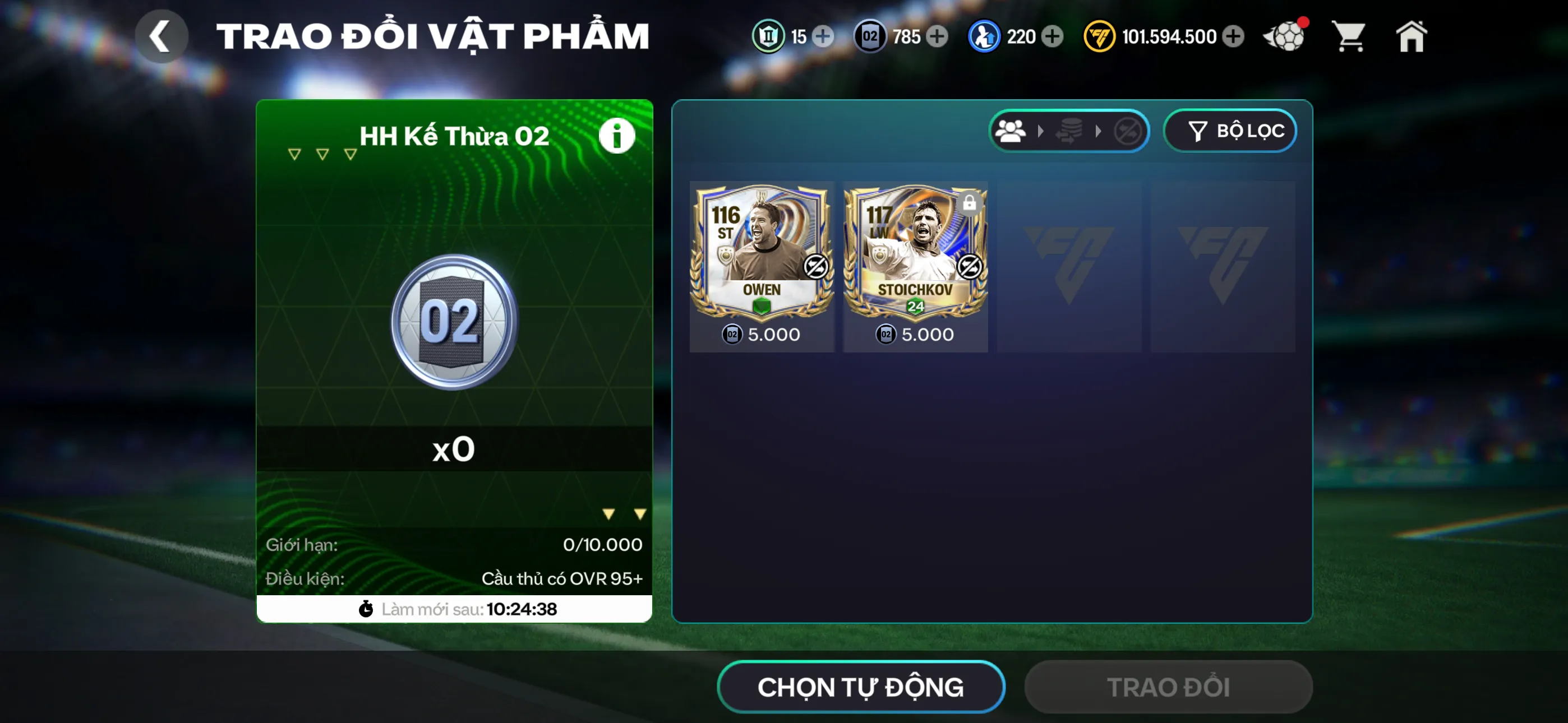Click the player ownership filter icon
This screenshot has width=1568, height=723.
tap(1012, 131)
